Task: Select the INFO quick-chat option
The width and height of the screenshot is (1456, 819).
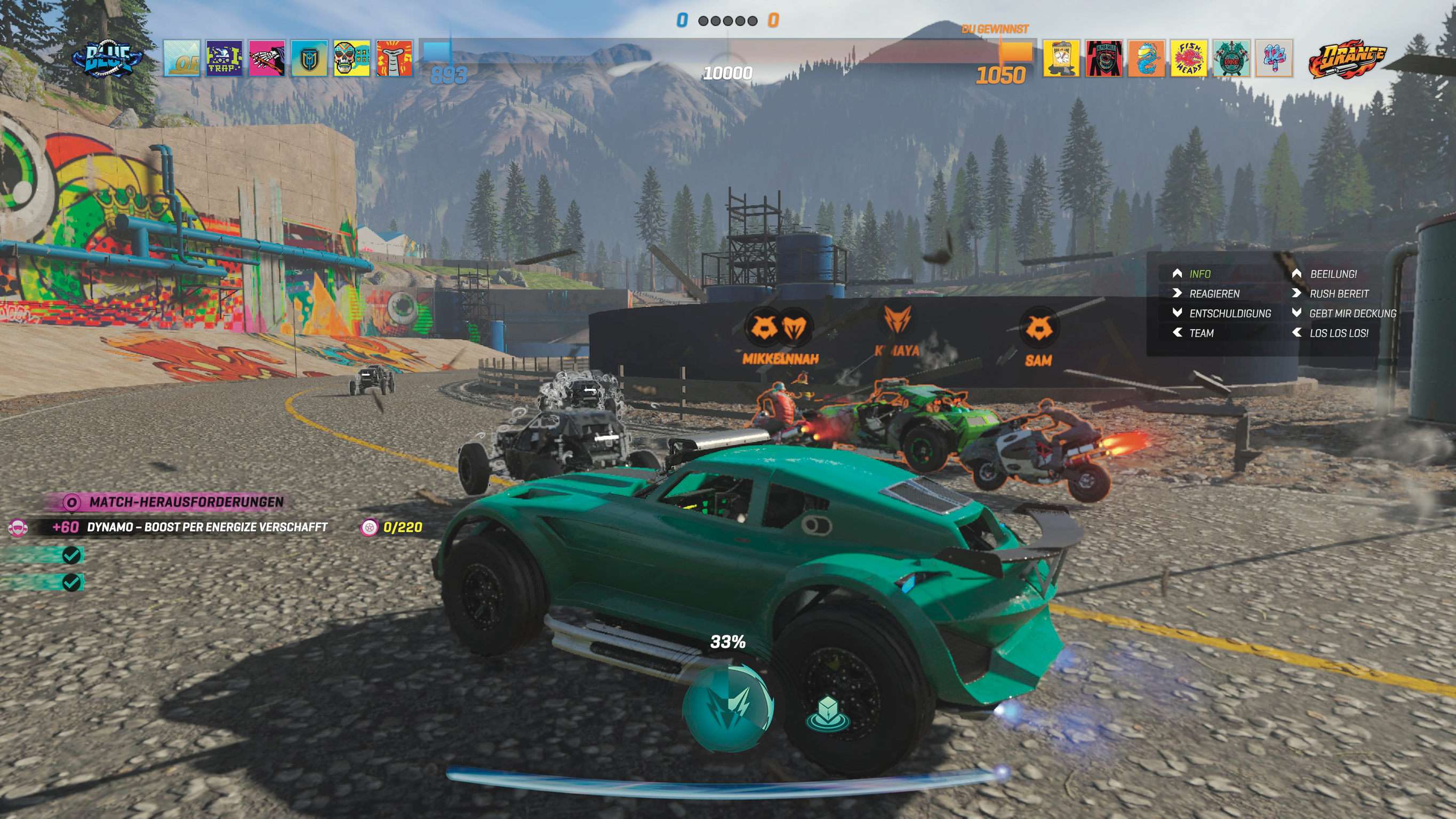Action: coord(1199,274)
